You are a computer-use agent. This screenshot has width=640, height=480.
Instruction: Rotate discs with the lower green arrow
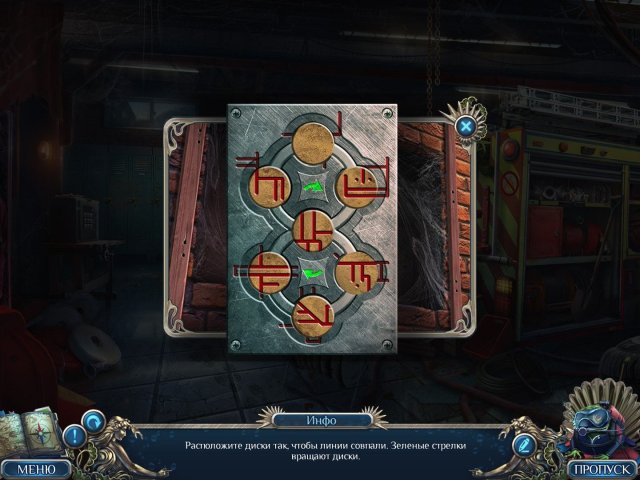(x=312, y=273)
